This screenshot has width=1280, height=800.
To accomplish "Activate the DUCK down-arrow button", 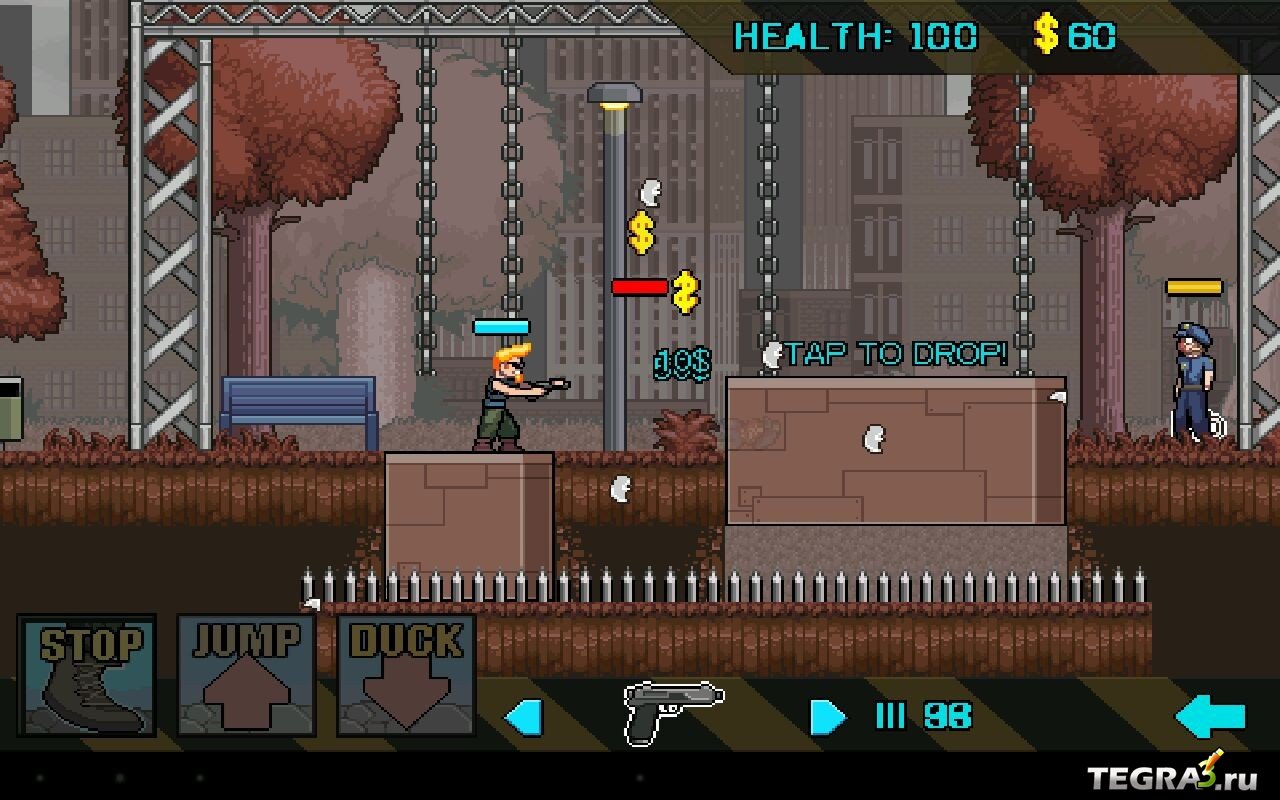I will tap(406, 676).
